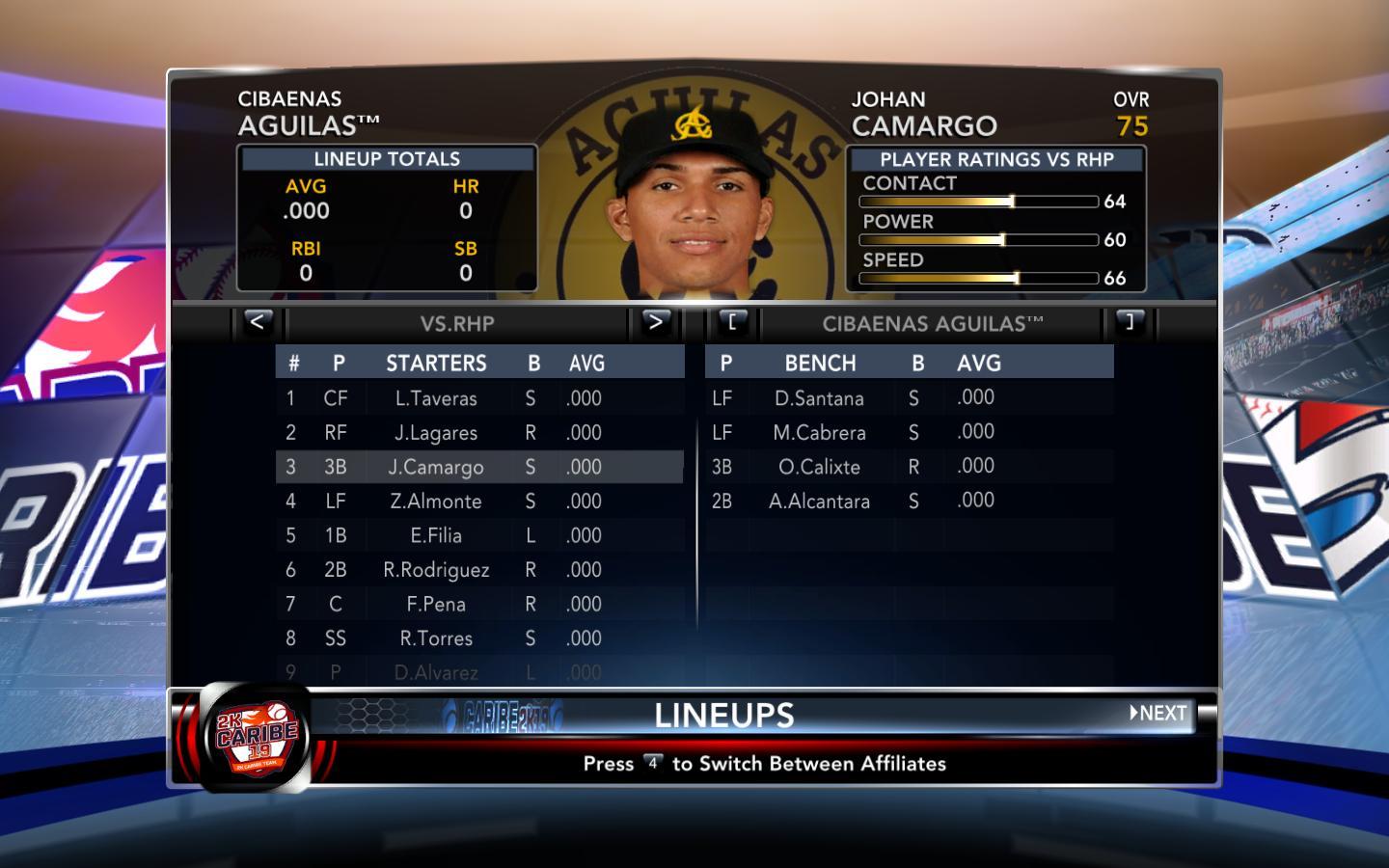Select bench player D.Santana
This screenshot has width=1389, height=868.
tap(819, 398)
